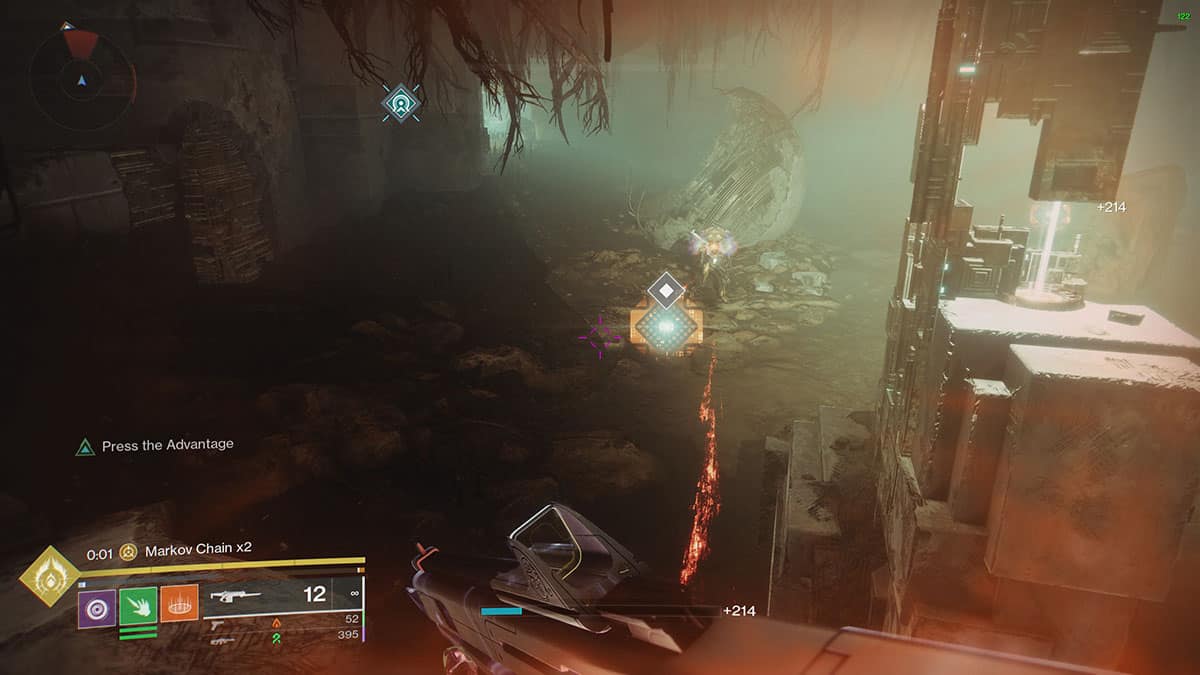Trigger the green melee ability icon
The height and width of the screenshot is (675, 1200).
click(x=138, y=606)
